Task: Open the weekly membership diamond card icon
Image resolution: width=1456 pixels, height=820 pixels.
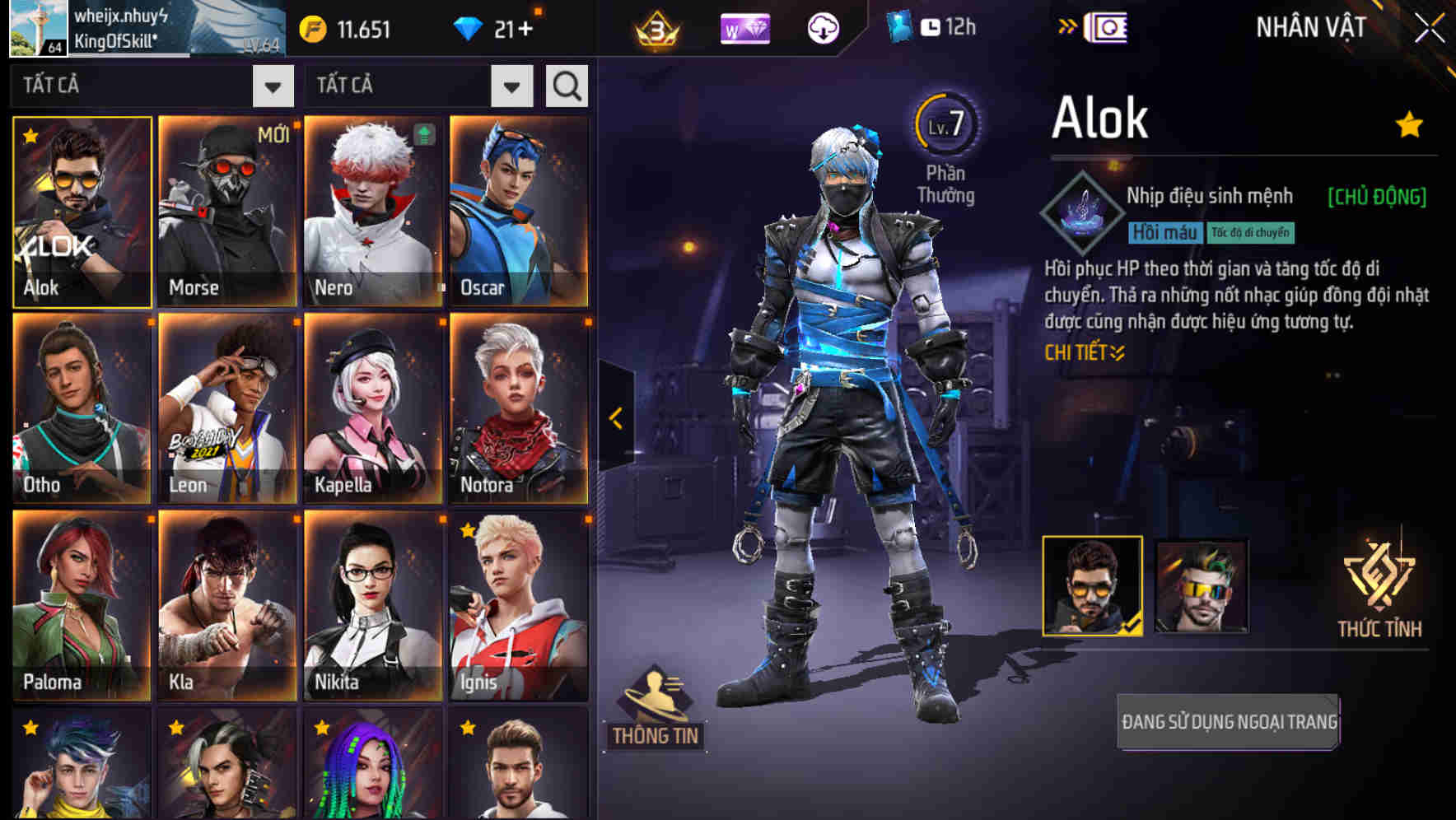Action: [744, 27]
